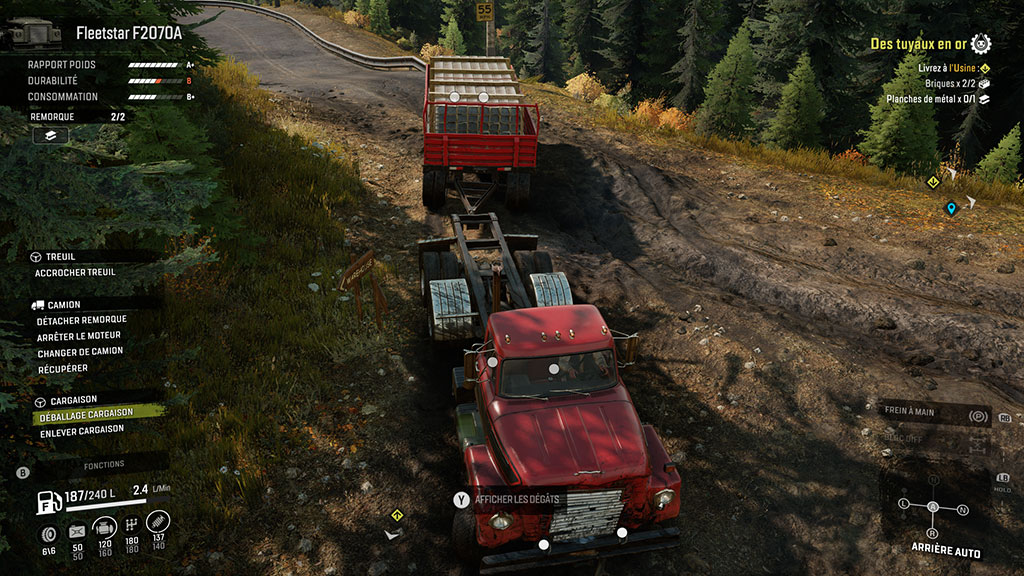
Task: Open Changer de Camion option
Action: 80,352
